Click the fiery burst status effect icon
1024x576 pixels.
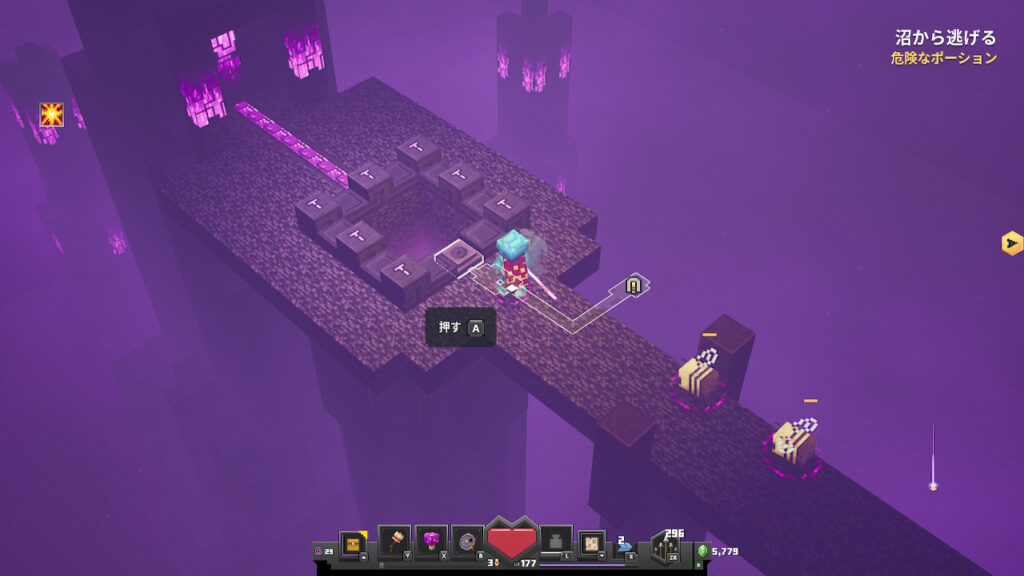(x=51, y=115)
